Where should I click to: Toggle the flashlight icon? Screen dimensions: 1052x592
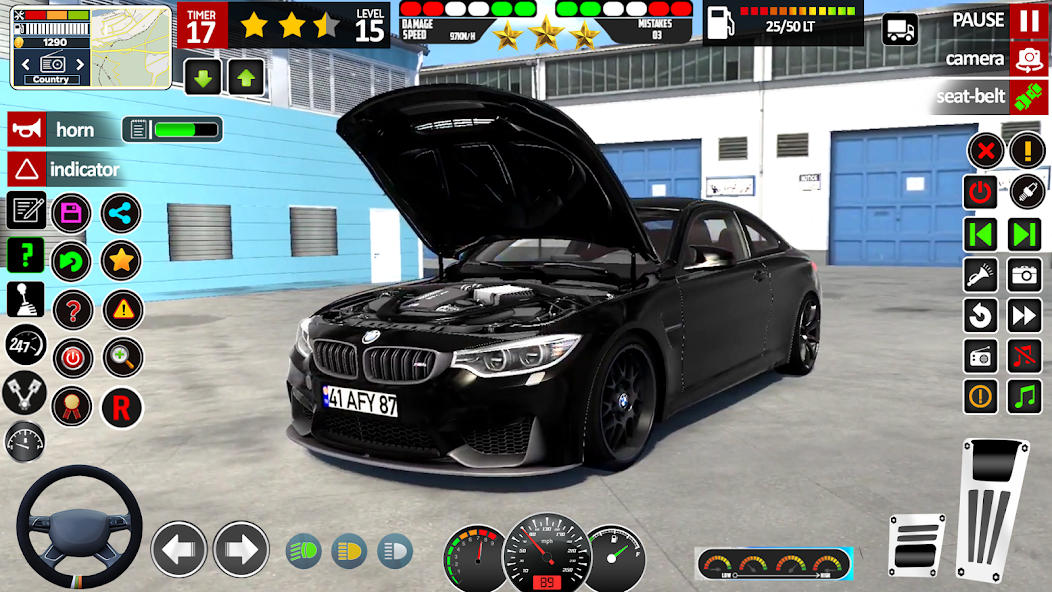coord(981,274)
